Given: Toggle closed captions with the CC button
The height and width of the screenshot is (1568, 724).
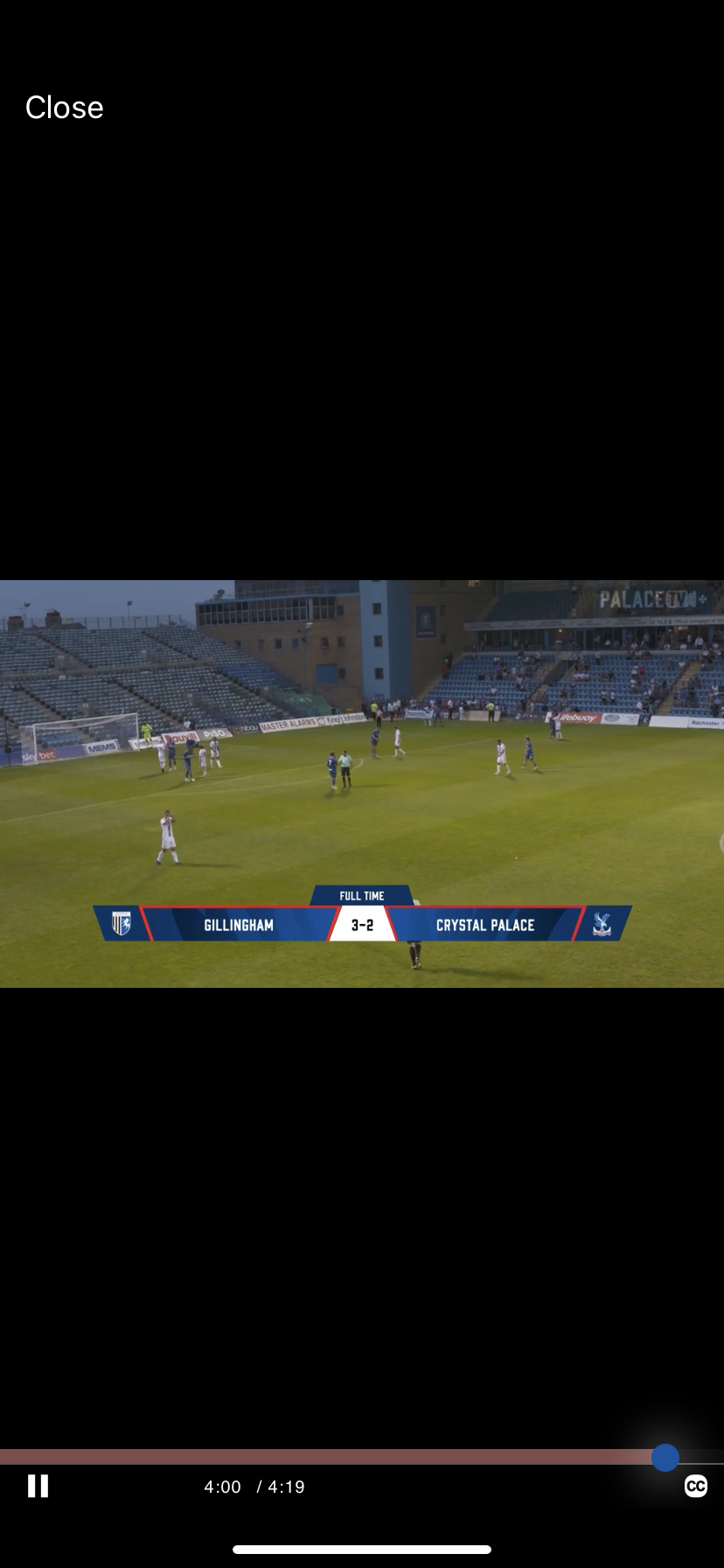Looking at the screenshot, I should 695,1486.
